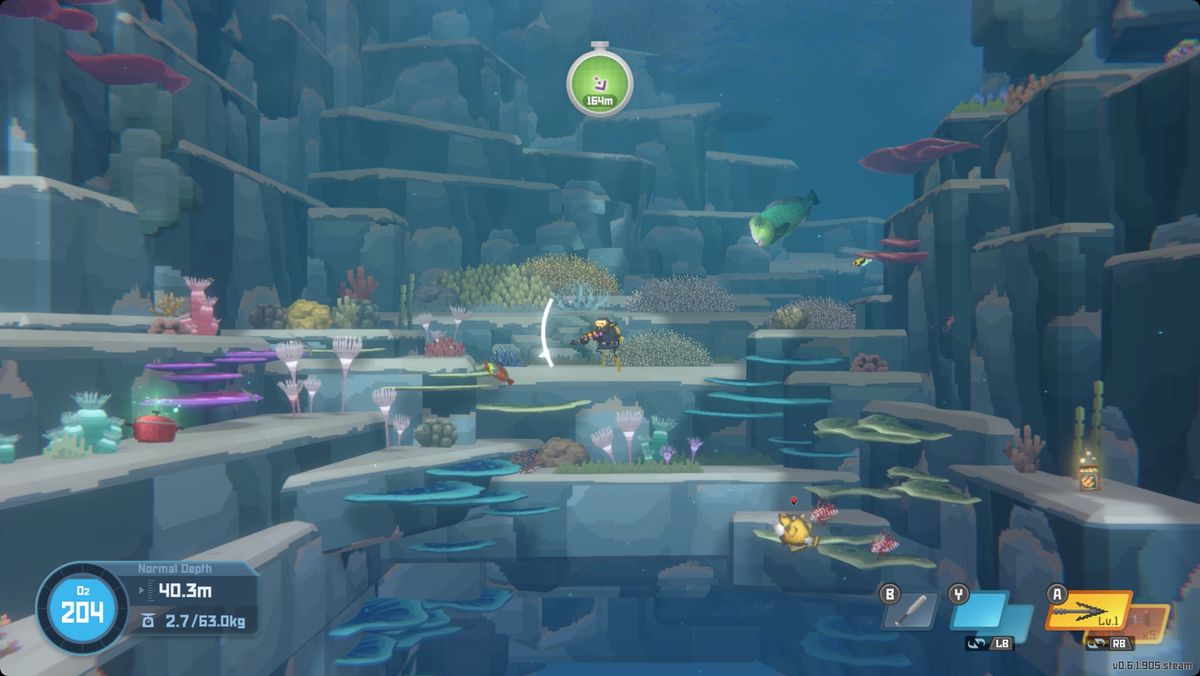Select the Lv.1 harpoon weapon slot

point(1087,611)
